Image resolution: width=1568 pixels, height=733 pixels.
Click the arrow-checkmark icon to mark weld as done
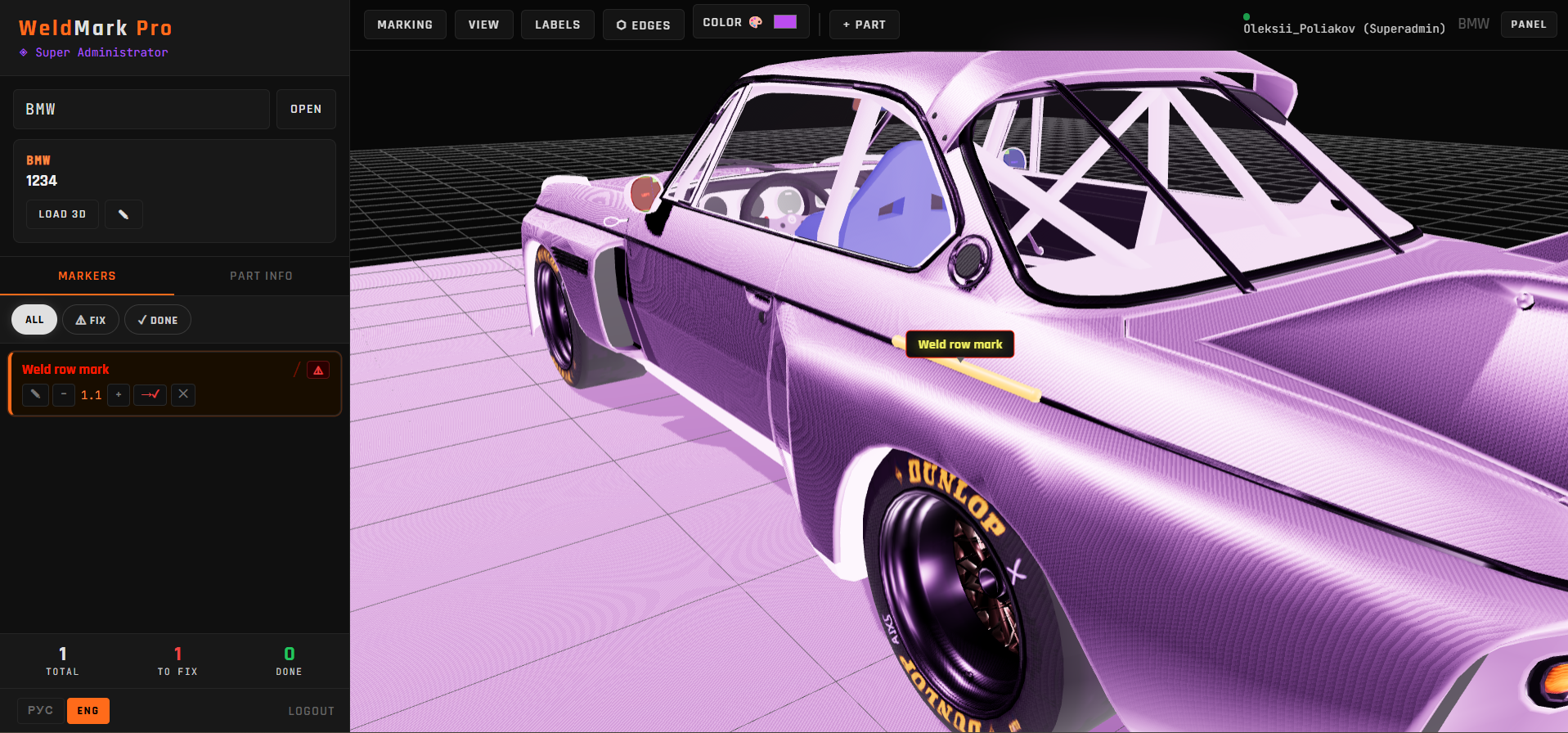coord(150,395)
